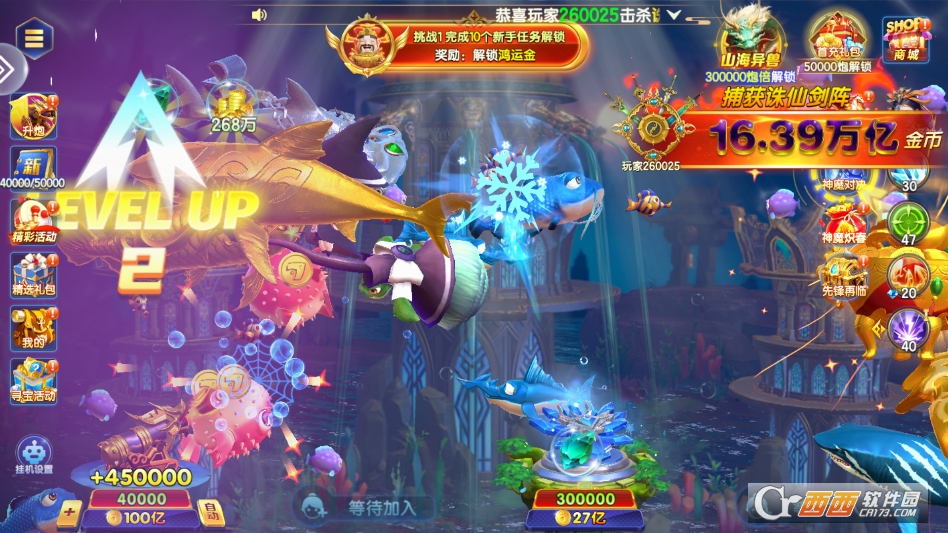This screenshot has width=948, height=533.
Task: Open 精彩活动 events icon
Action: pos(34,222)
